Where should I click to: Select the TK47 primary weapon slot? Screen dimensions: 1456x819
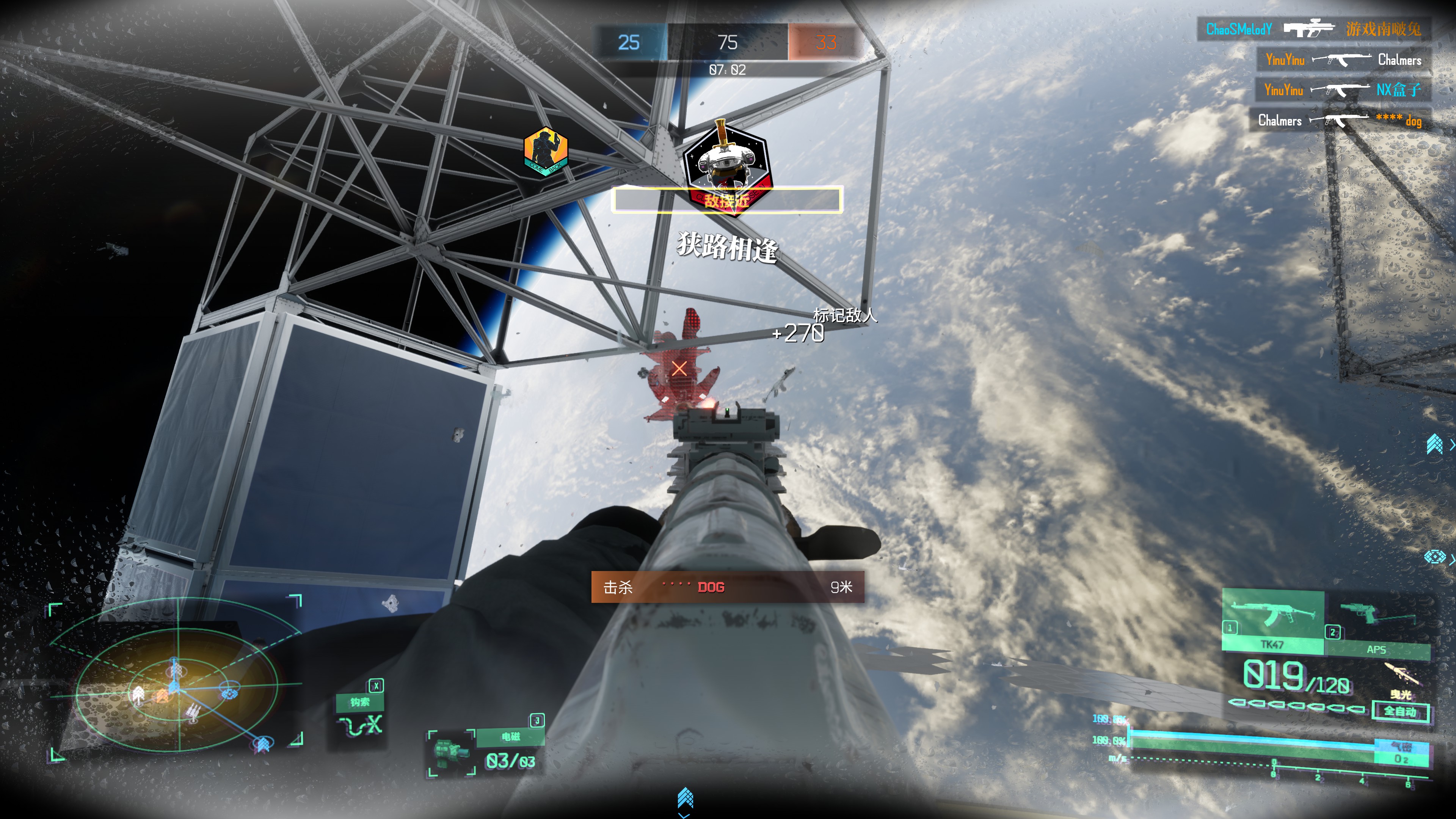[x=1272, y=621]
